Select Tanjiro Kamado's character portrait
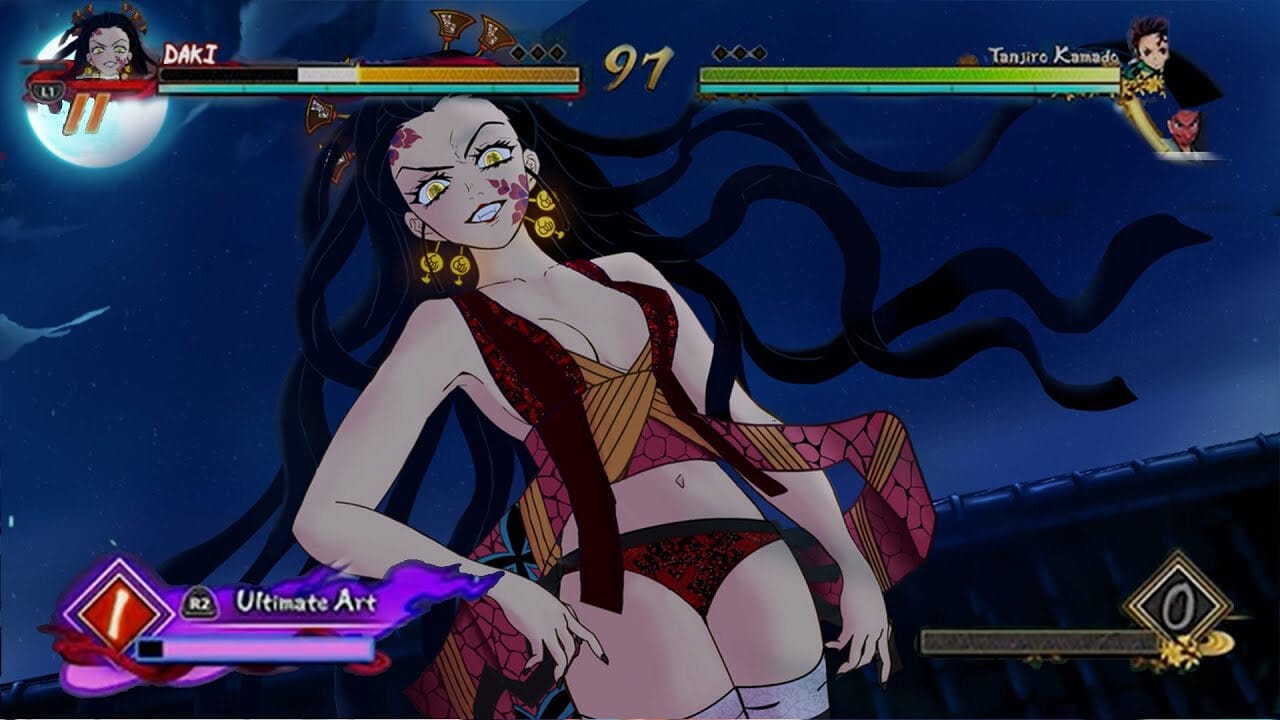Viewport: 1280px width, 720px height. (x=1148, y=46)
